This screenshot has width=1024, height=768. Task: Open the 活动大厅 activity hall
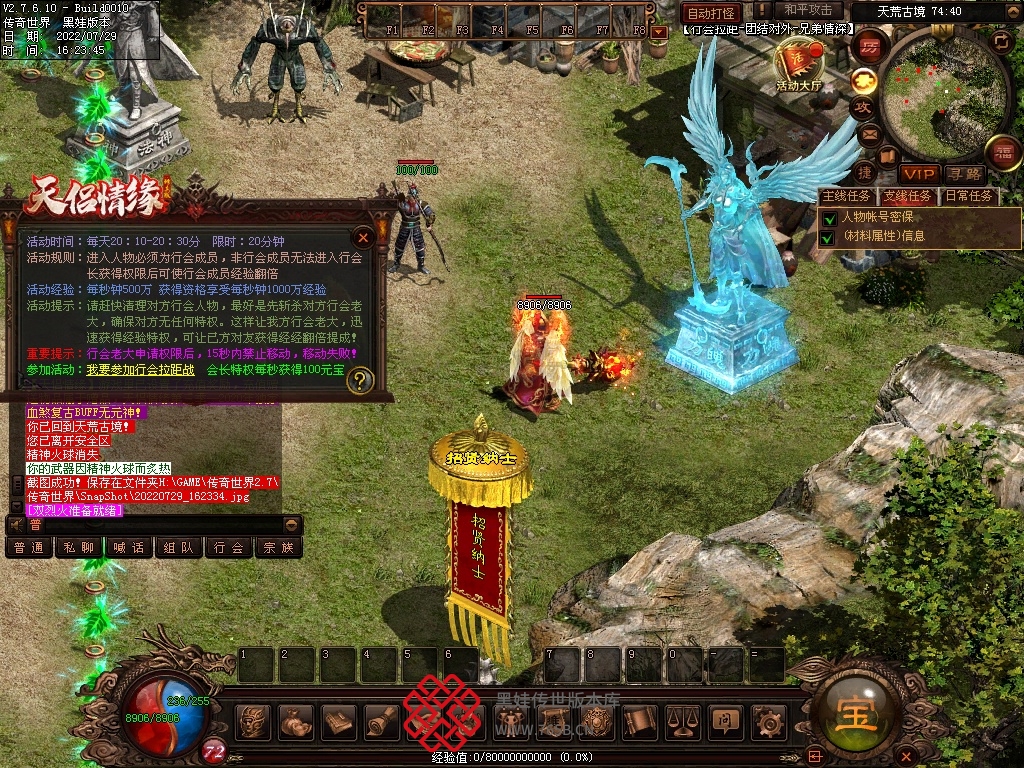tap(798, 68)
